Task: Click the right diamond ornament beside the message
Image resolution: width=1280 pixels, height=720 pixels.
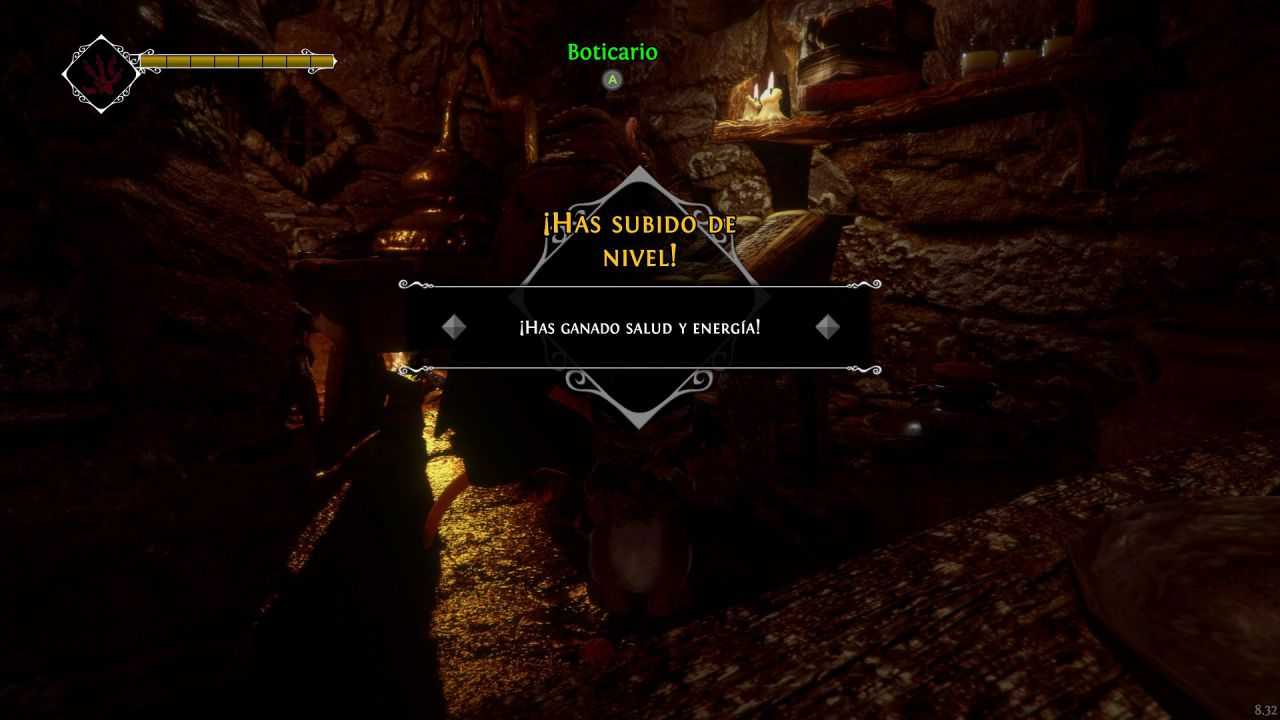Action: [x=826, y=326]
